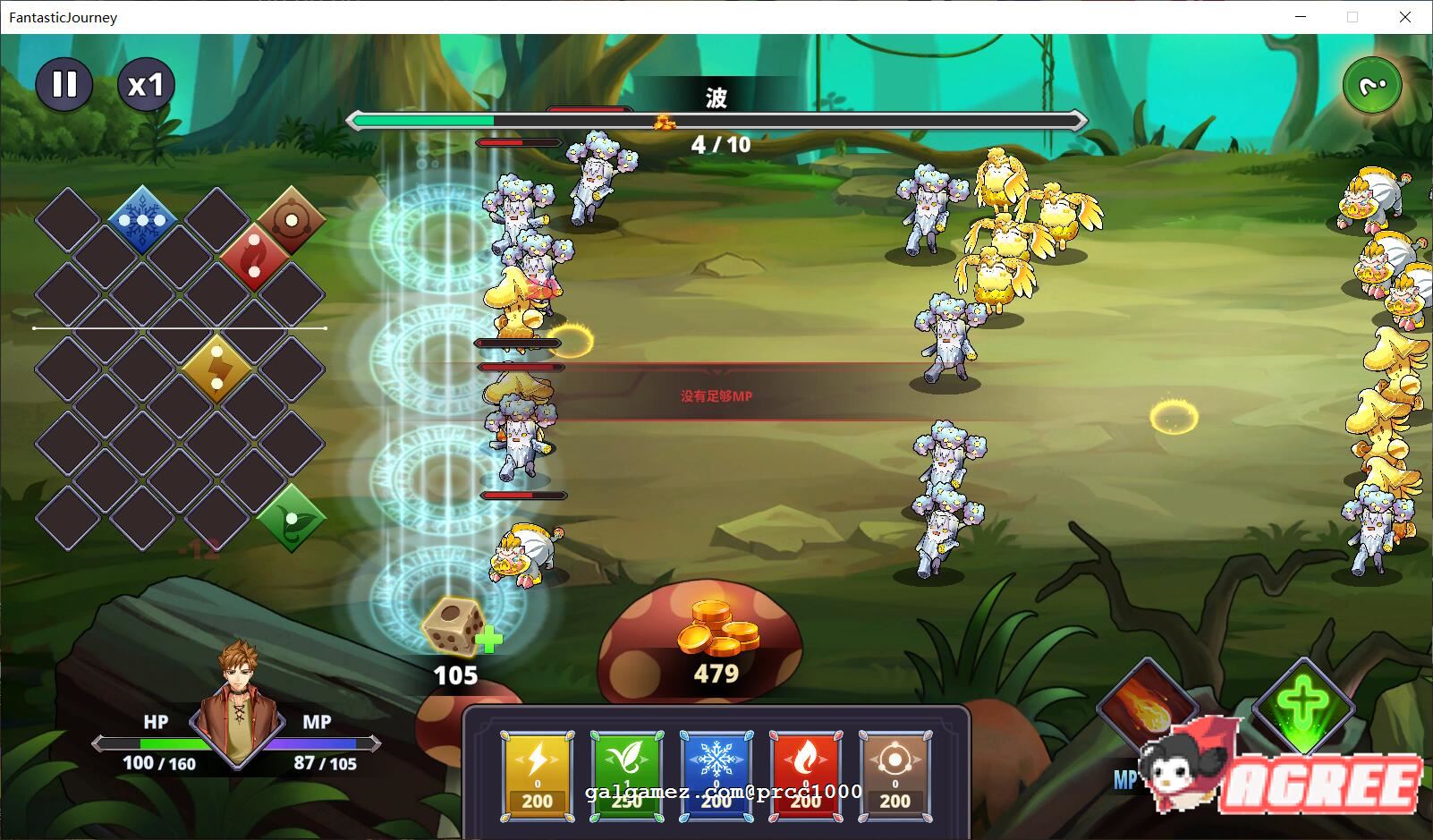
Task: Buy the yellow lightning tower card
Action: [x=537, y=775]
